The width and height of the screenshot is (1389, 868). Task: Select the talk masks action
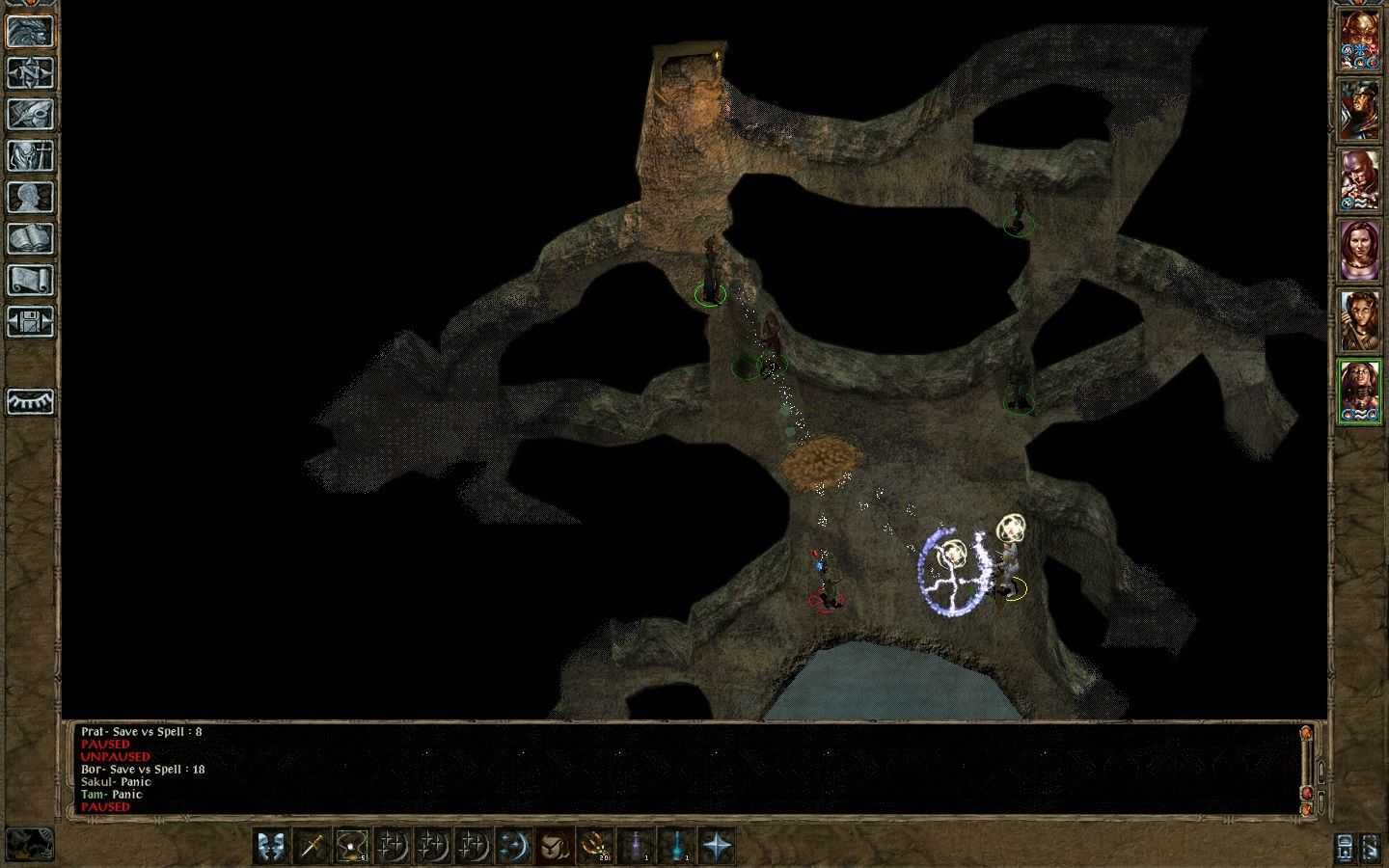[x=270, y=846]
